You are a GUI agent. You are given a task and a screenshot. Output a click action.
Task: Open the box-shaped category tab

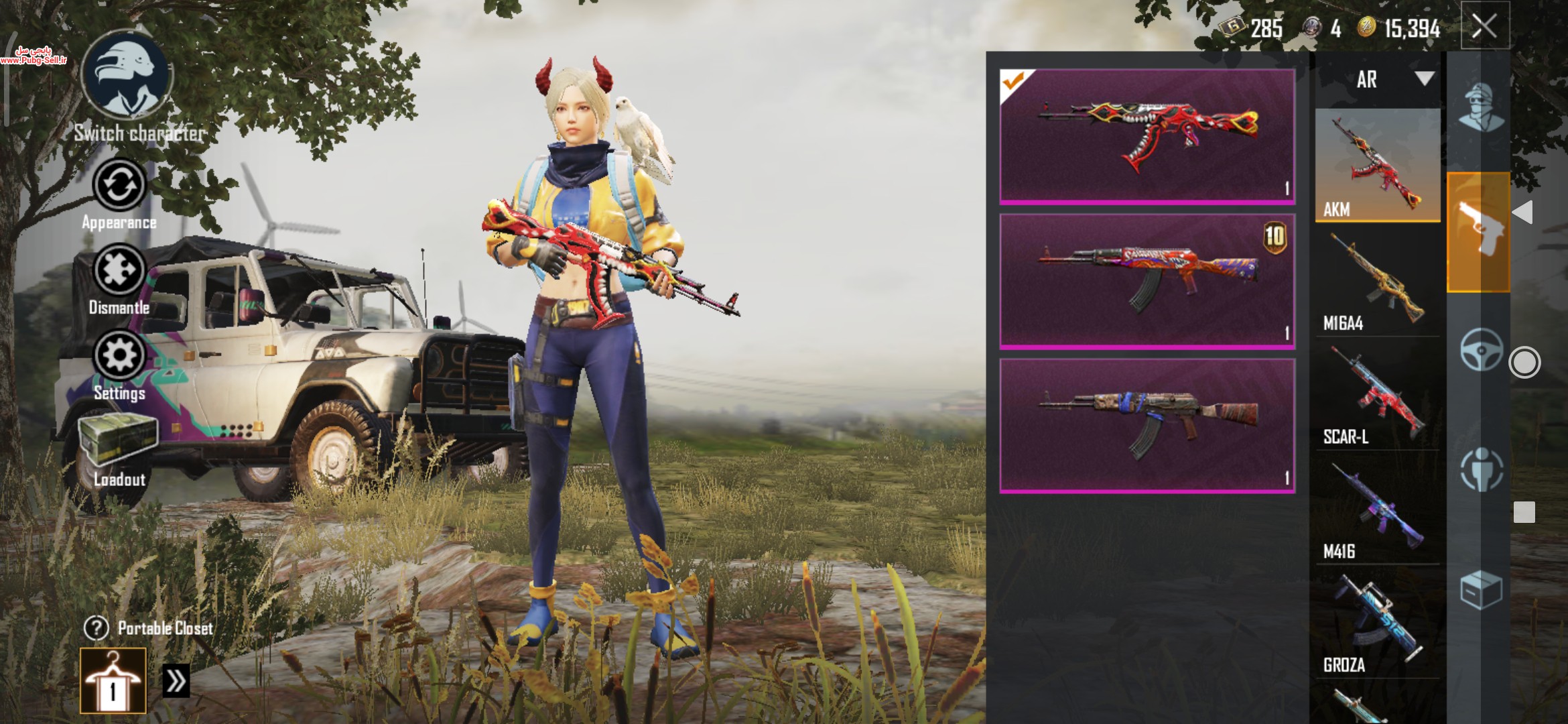click(x=1480, y=590)
